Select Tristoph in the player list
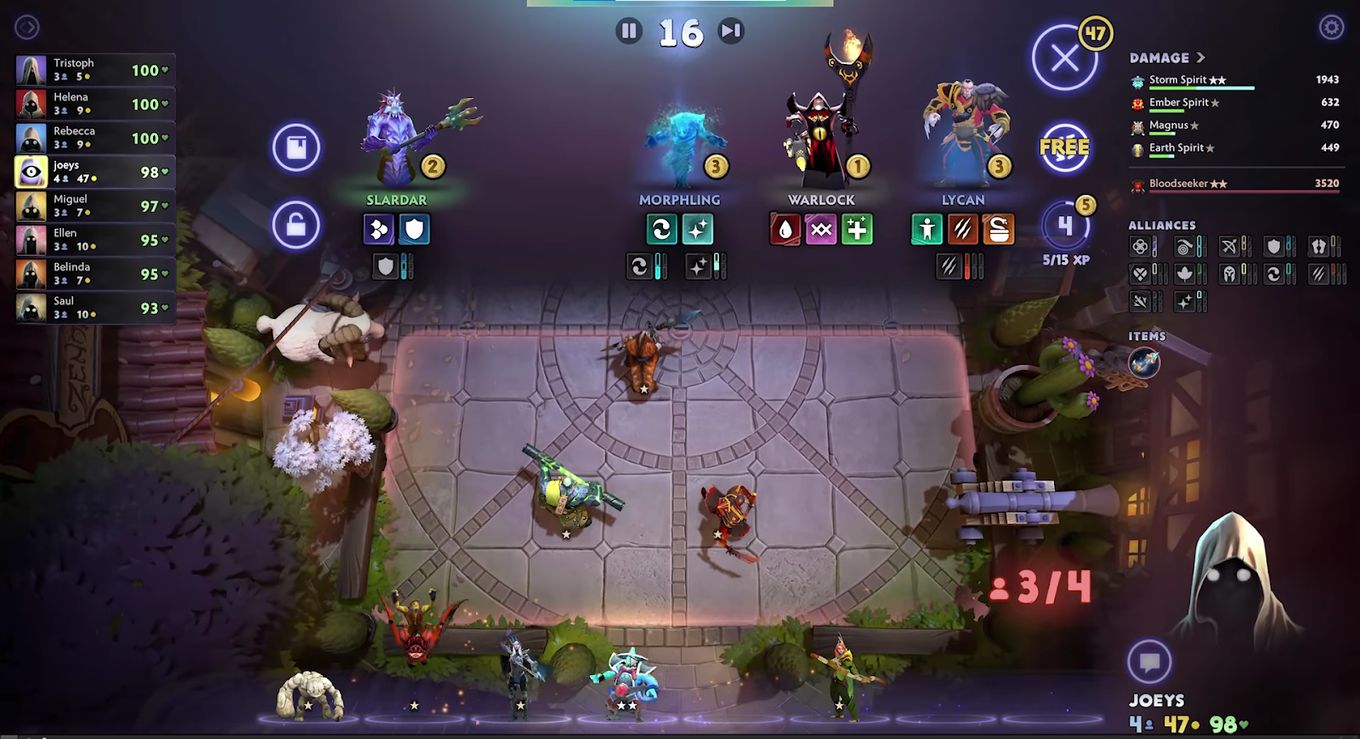 pyautogui.click(x=96, y=70)
